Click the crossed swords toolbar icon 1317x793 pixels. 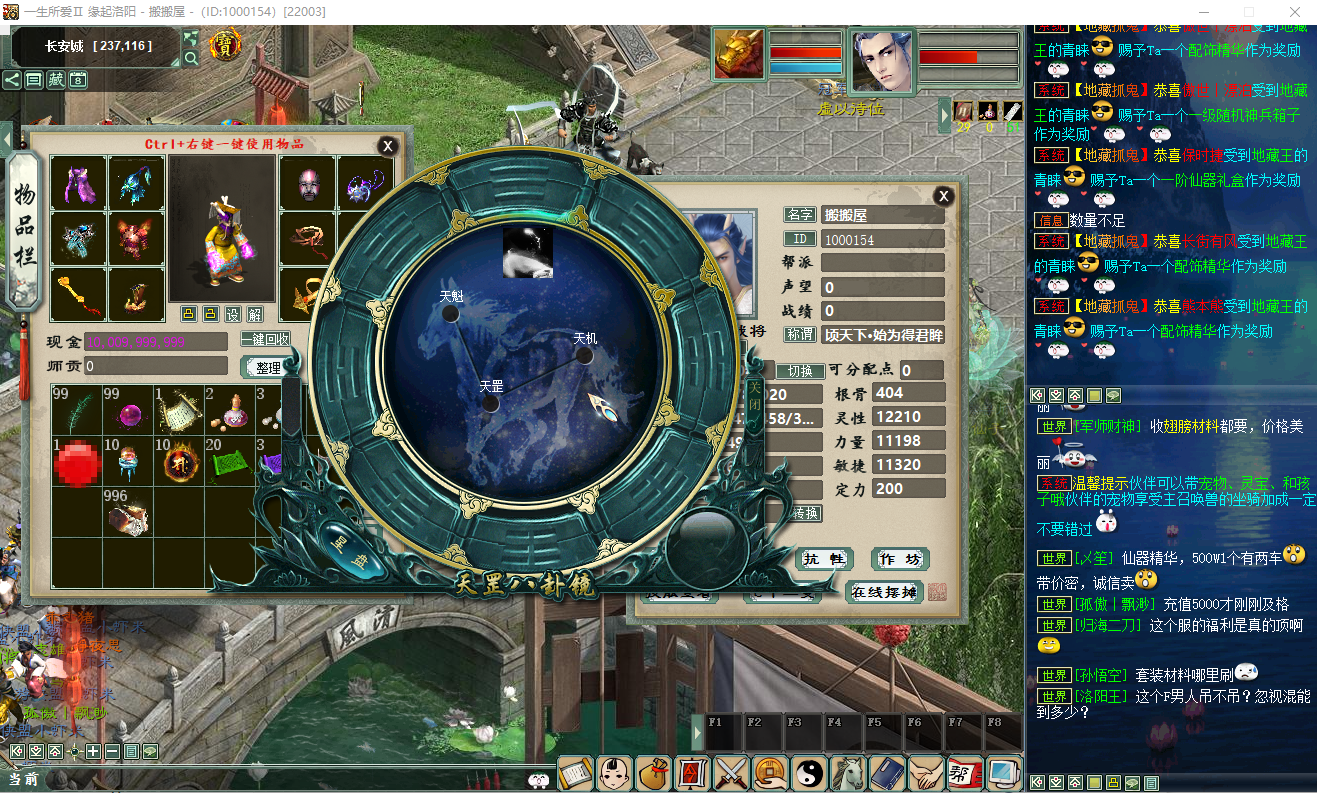(731, 772)
